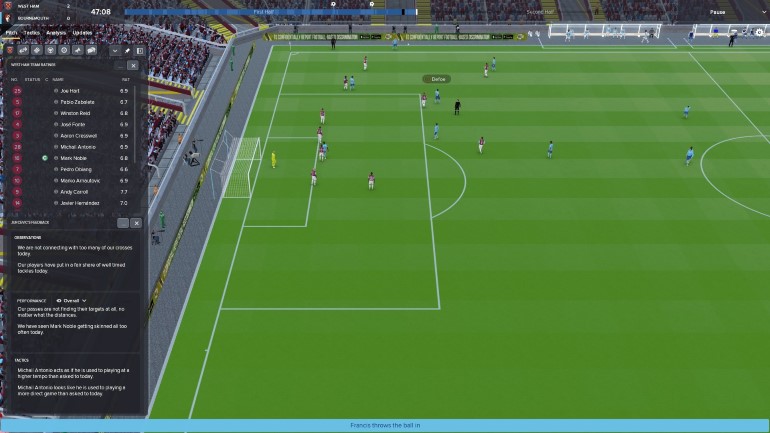Image resolution: width=770 pixels, height=433 pixels.
Task: Select the Pitch tab
Action: coord(11,33)
